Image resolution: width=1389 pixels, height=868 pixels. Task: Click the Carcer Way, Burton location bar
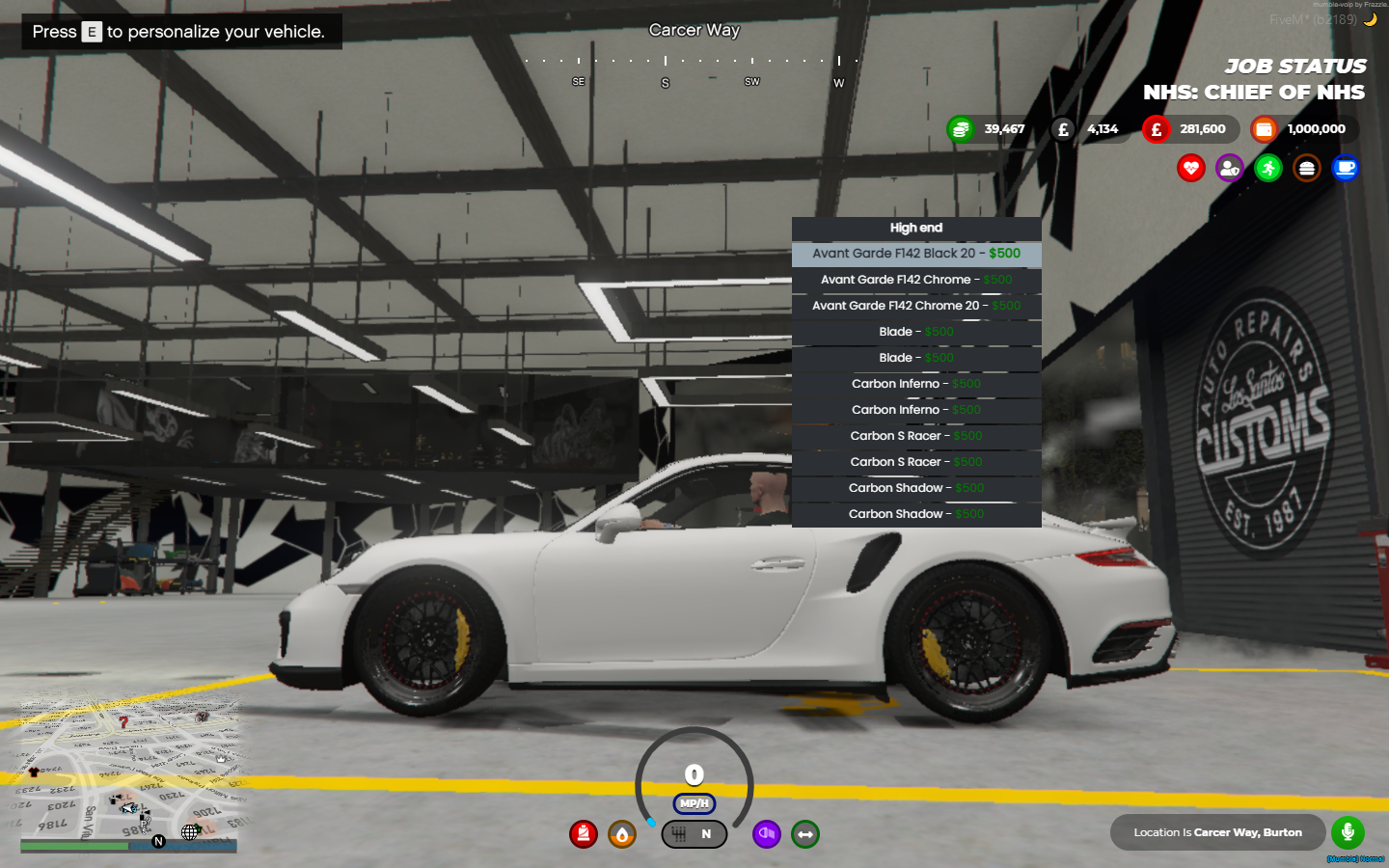point(1217,831)
